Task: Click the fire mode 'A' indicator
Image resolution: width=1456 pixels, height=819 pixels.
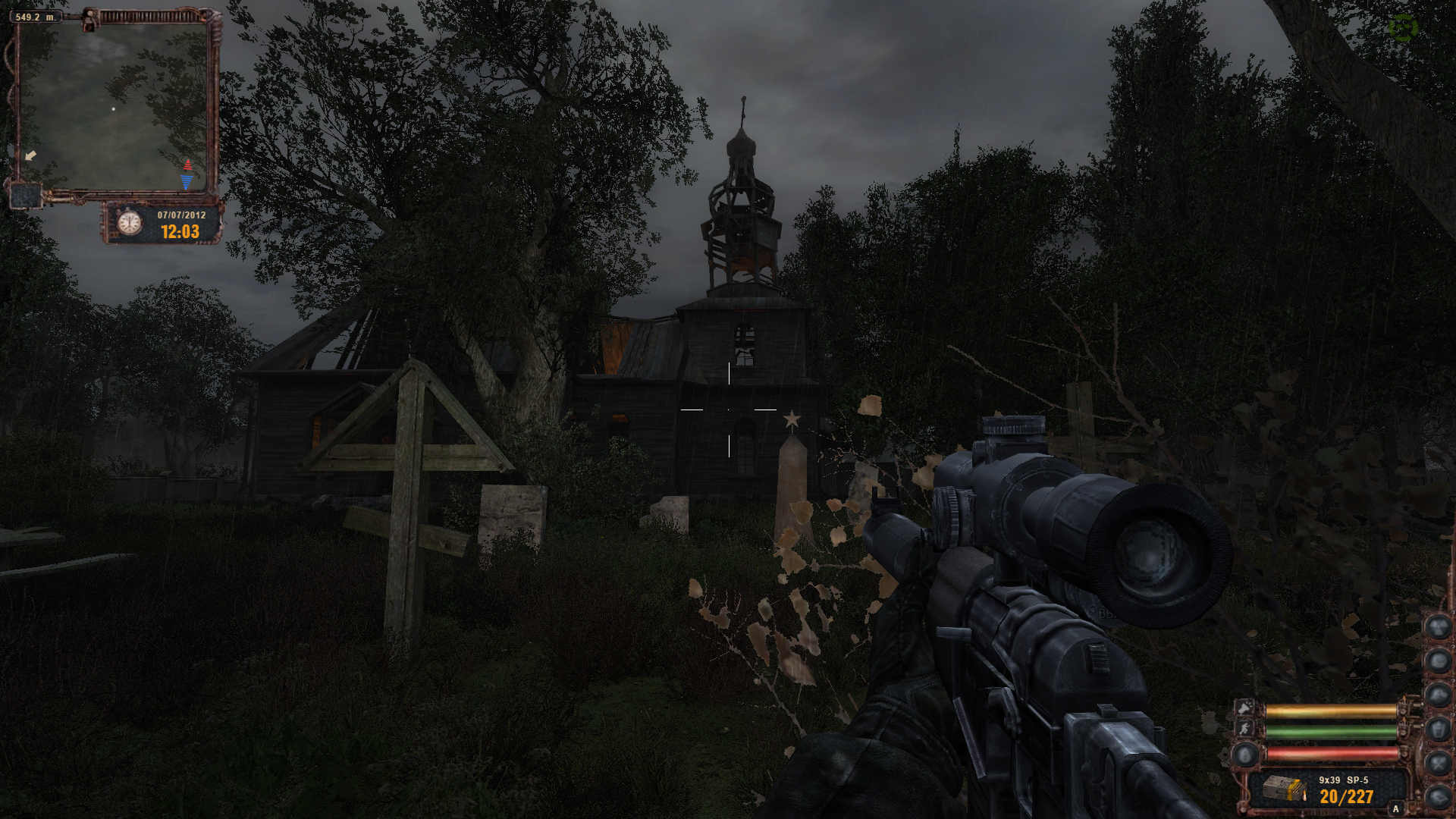Action: (1395, 809)
